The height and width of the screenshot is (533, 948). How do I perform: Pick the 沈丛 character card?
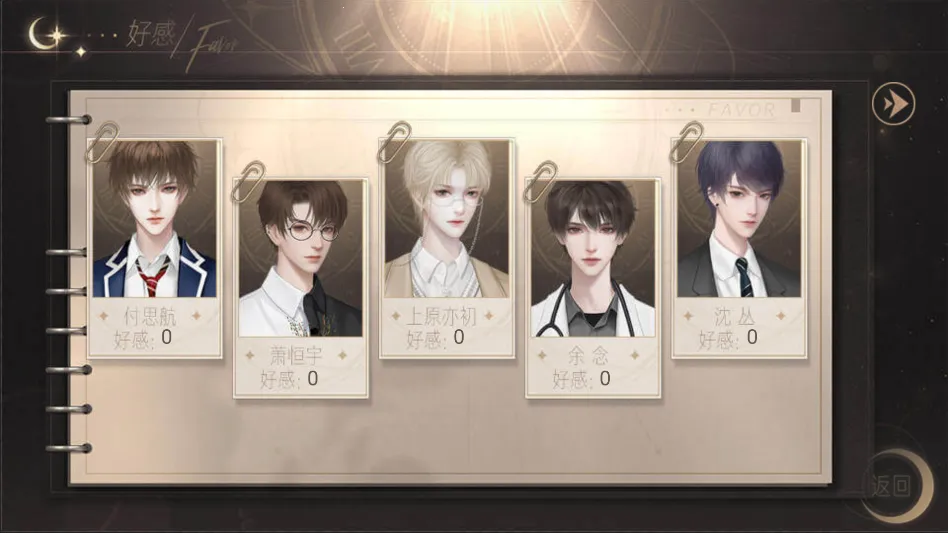(739, 245)
